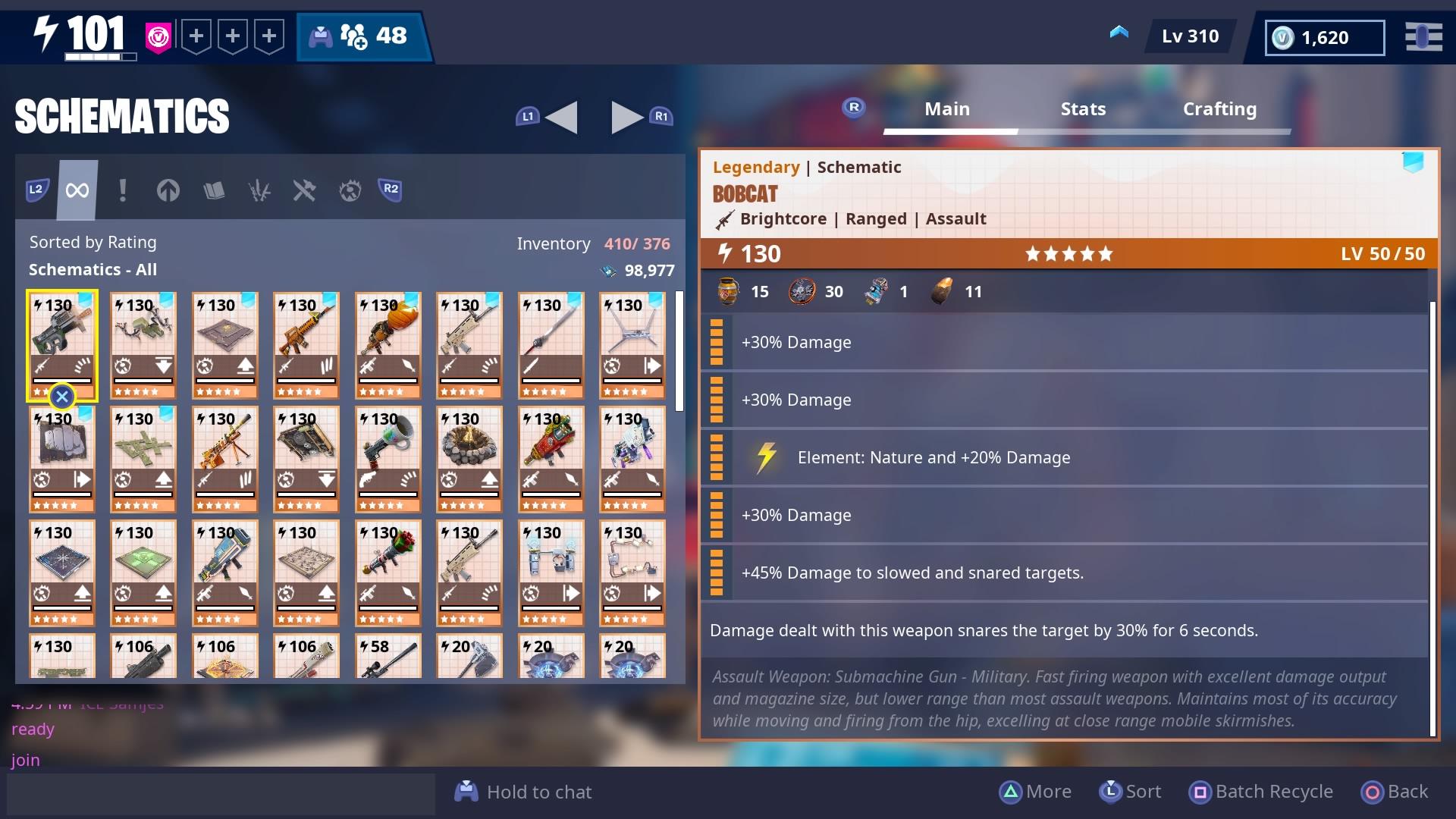1456x819 pixels.
Task: Click the trap filter icon
Action: [x=349, y=190]
